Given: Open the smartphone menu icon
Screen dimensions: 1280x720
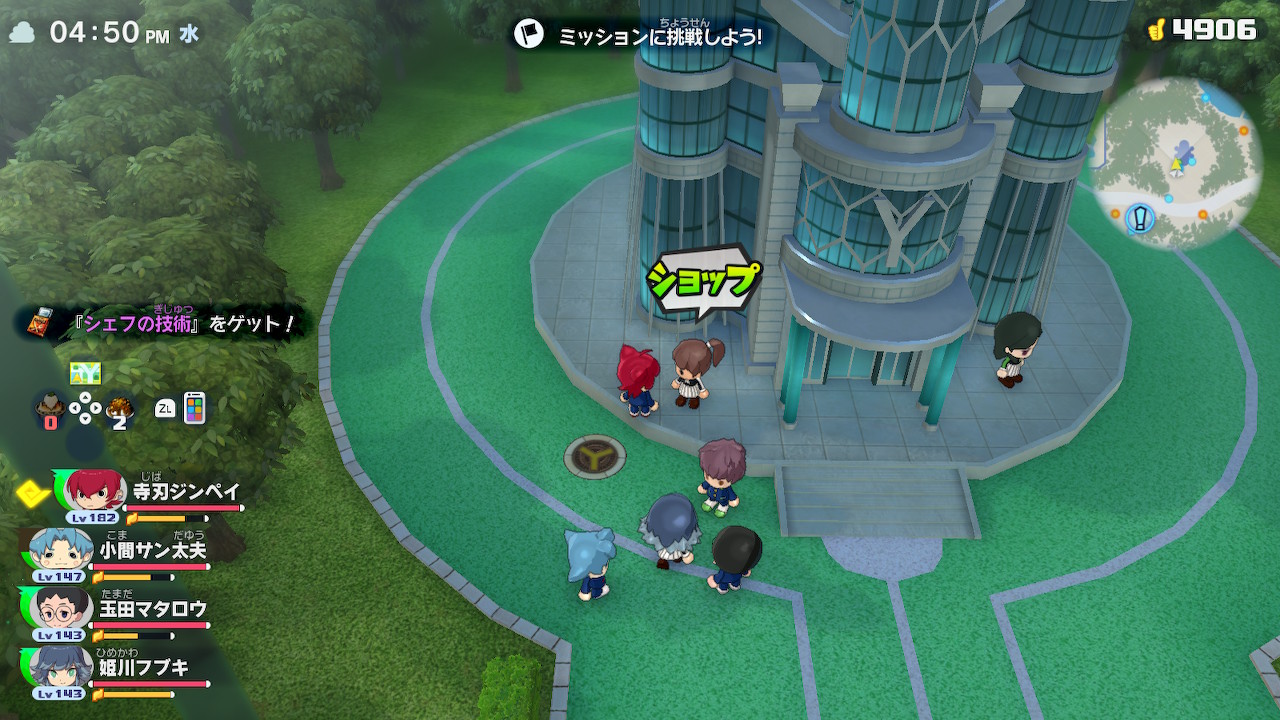Looking at the screenshot, I should tap(194, 408).
